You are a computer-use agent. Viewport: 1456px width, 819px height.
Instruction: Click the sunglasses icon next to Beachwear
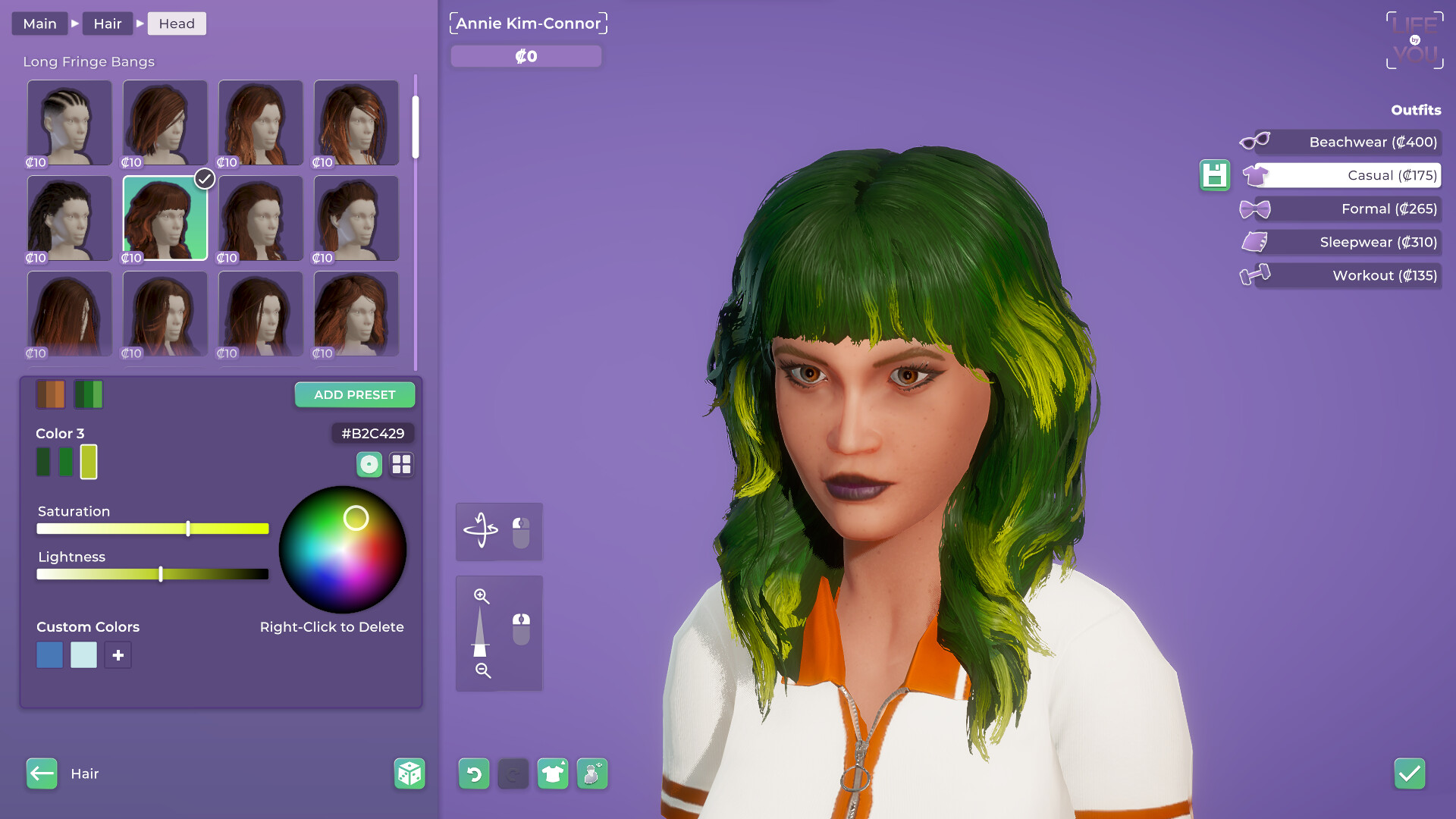pyautogui.click(x=1255, y=142)
